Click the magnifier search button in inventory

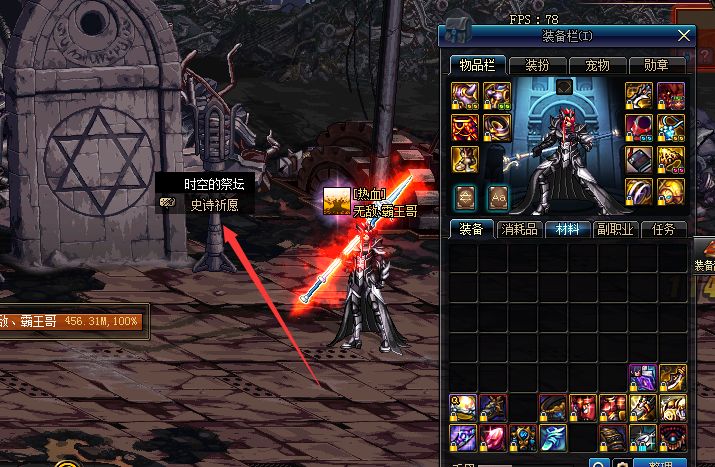click(599, 464)
